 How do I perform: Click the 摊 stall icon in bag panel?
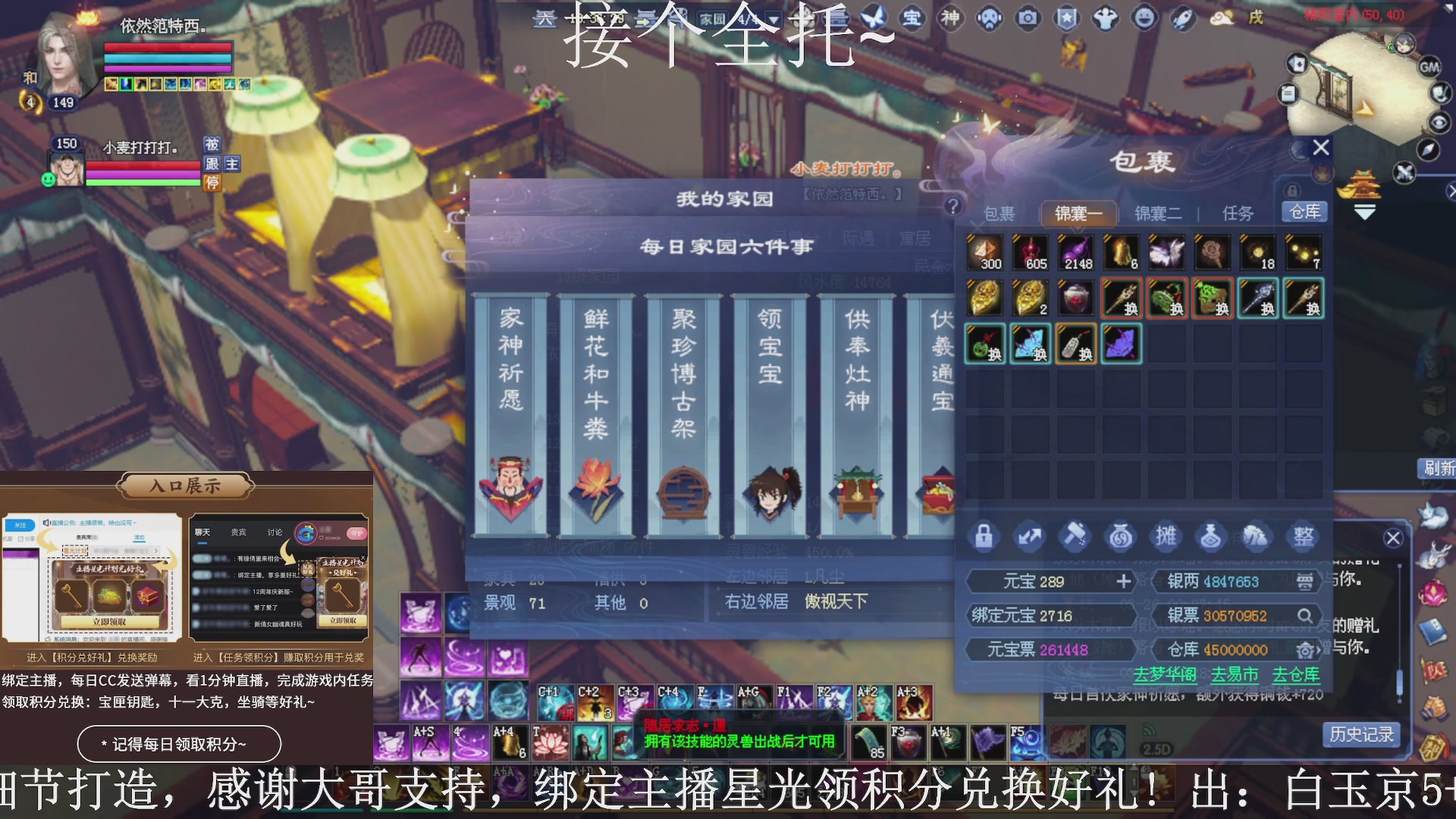tap(1166, 536)
